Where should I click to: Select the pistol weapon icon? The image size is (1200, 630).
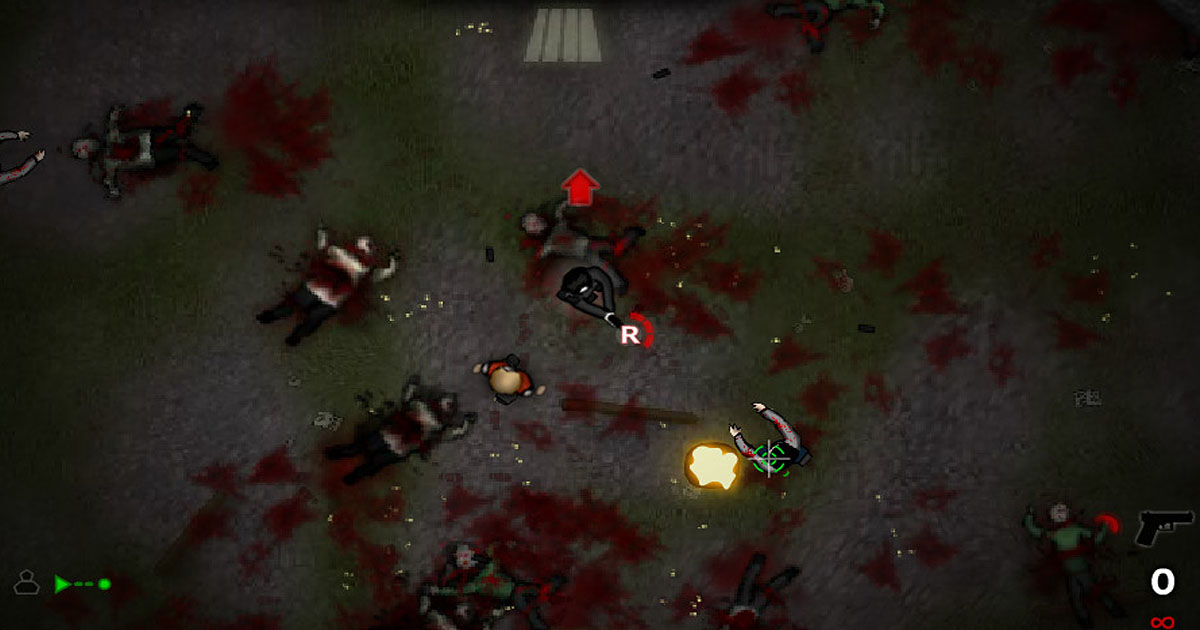pos(1163,527)
